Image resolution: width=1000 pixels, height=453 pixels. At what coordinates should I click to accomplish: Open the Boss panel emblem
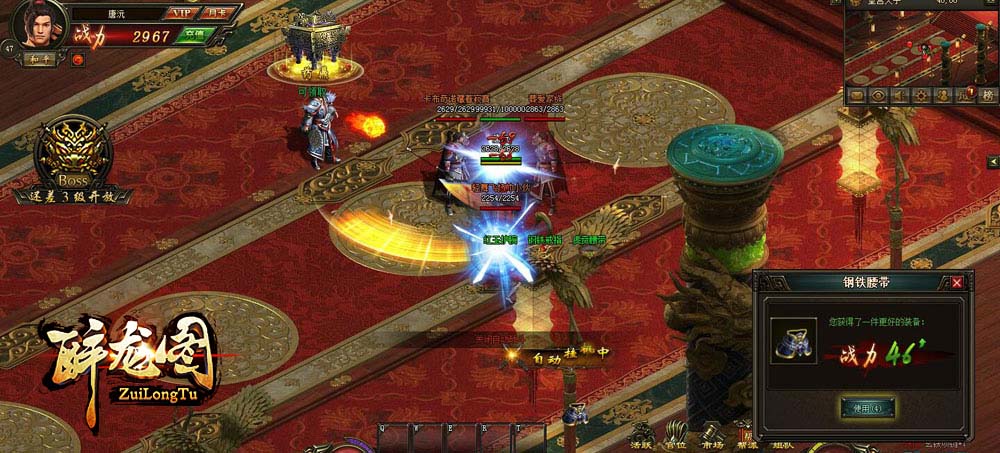73,155
